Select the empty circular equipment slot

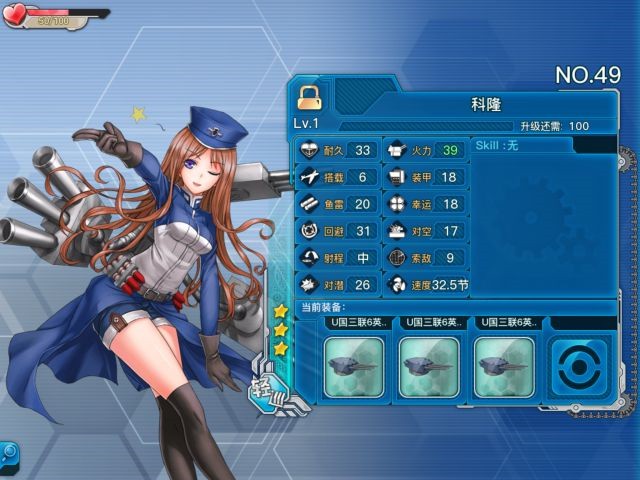click(x=580, y=366)
